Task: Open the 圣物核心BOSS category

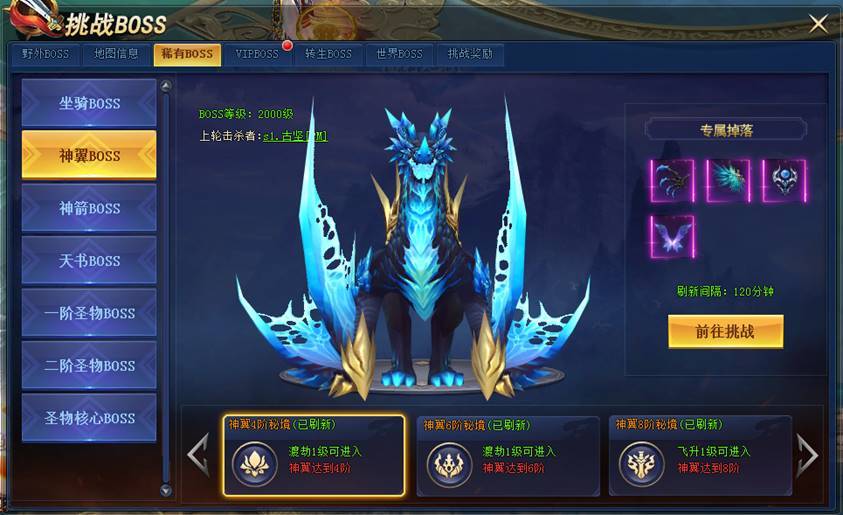Action: click(x=89, y=418)
